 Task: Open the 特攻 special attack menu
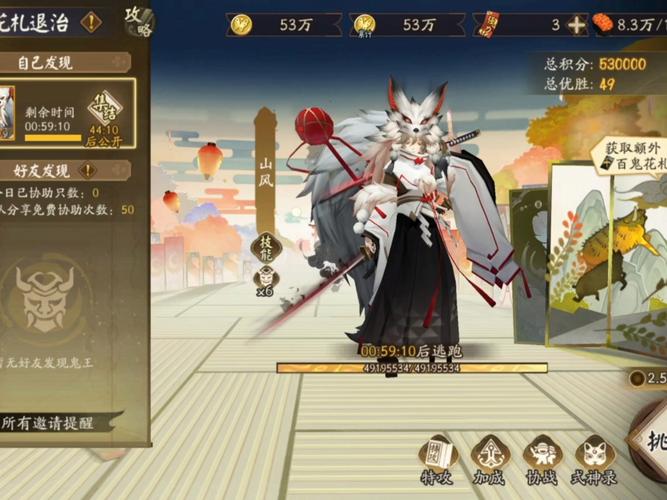tap(438, 459)
